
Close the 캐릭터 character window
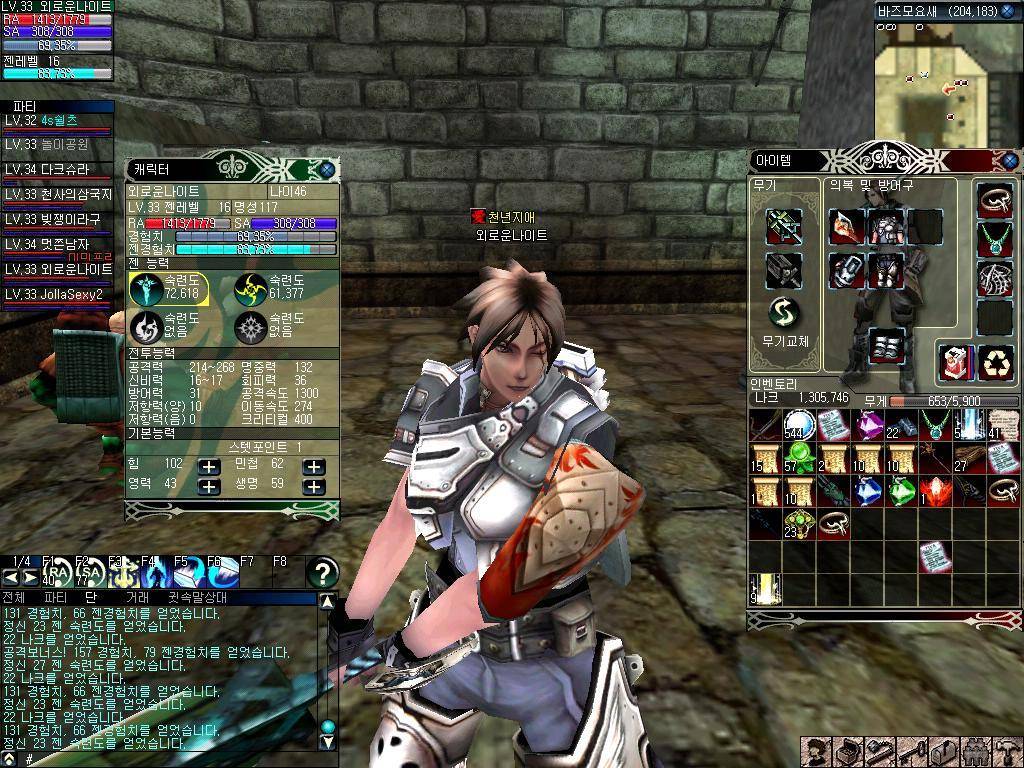327,170
